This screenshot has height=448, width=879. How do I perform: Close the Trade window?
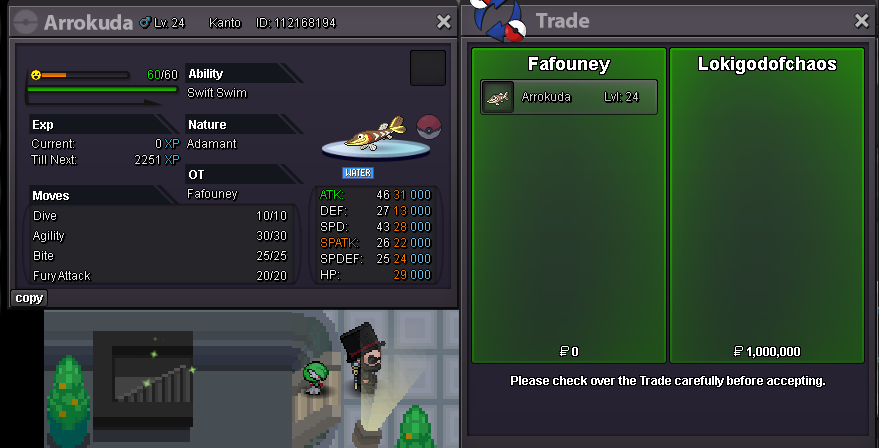(x=862, y=21)
